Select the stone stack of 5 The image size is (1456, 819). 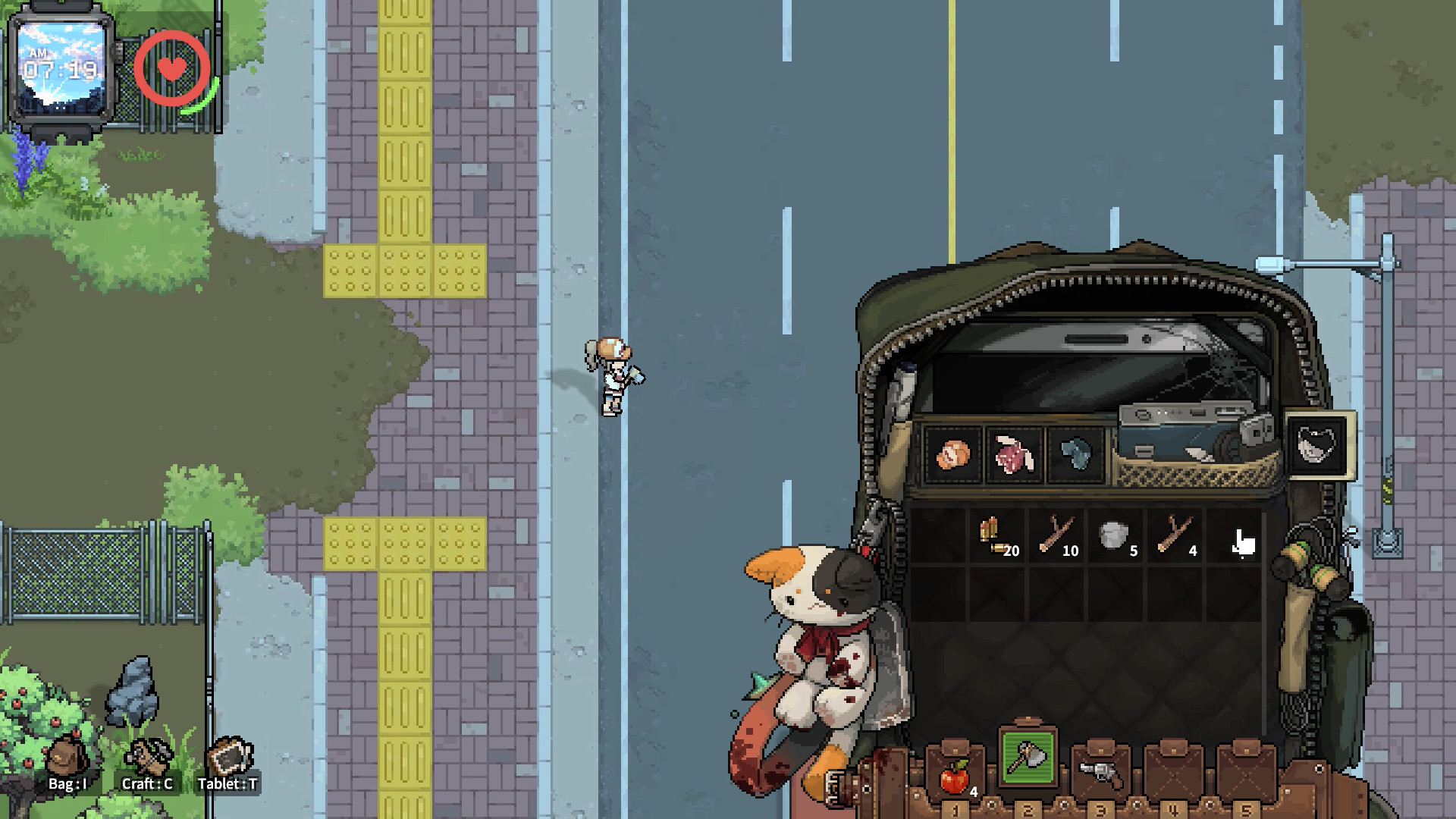[1115, 537]
